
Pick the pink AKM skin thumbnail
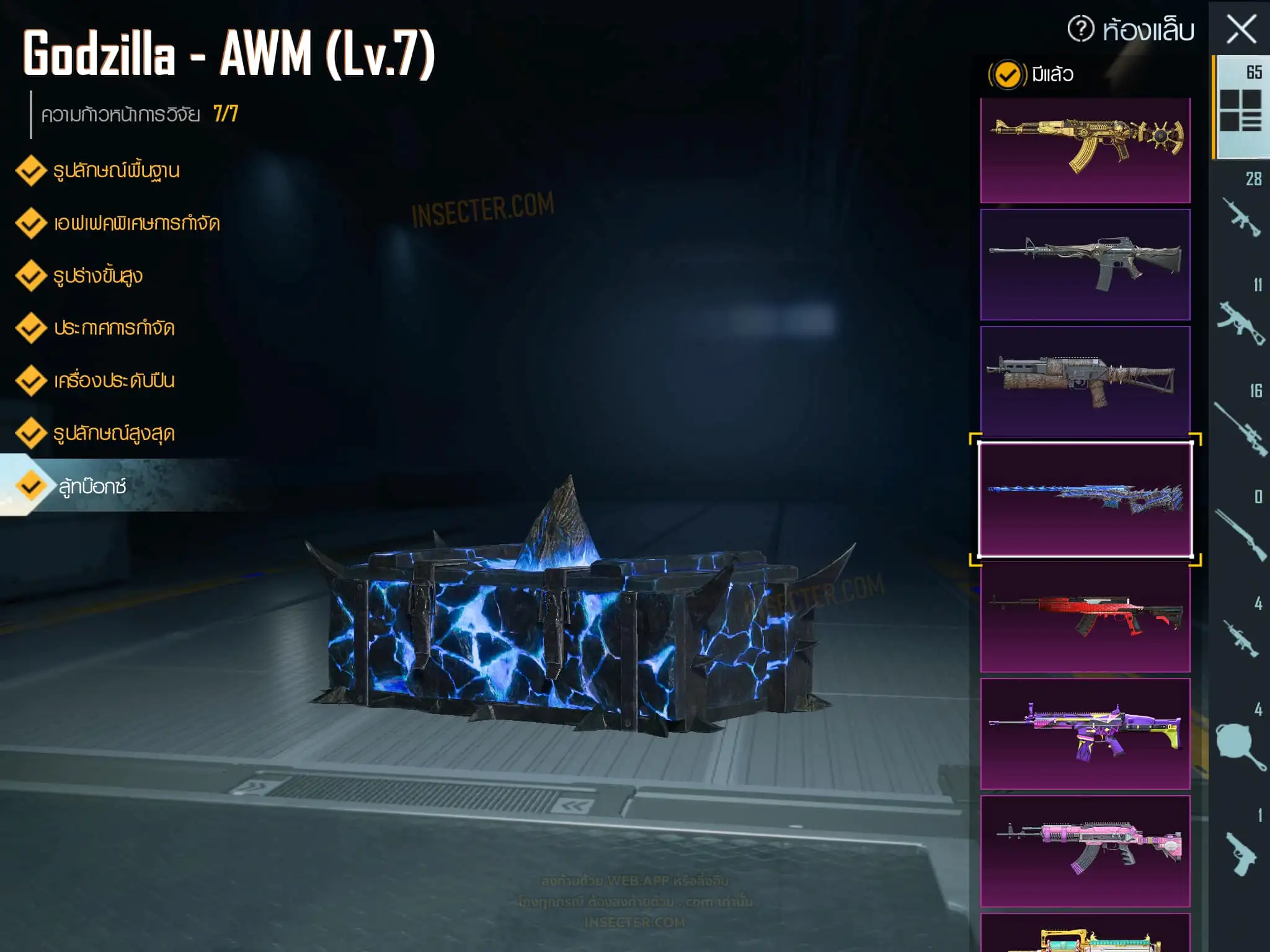click(1085, 850)
